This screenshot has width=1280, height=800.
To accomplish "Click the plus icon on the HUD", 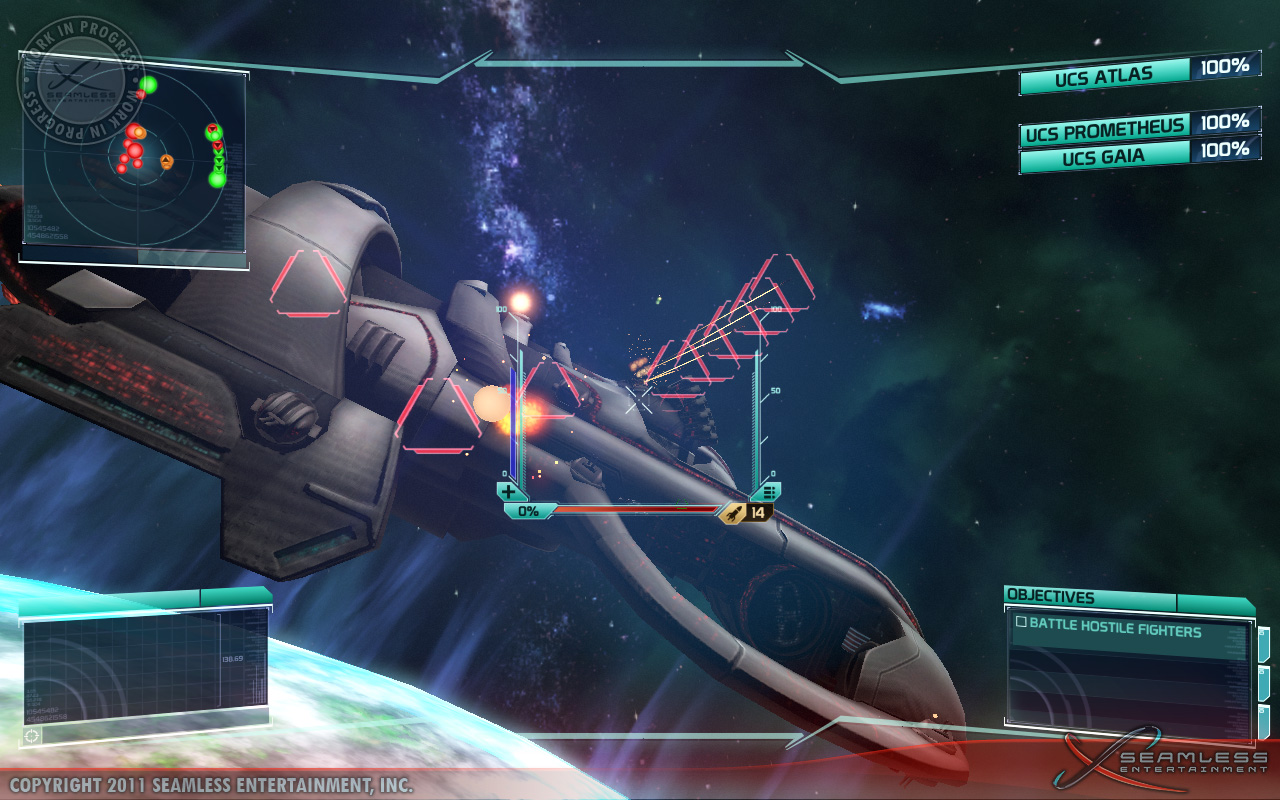I will click(510, 491).
